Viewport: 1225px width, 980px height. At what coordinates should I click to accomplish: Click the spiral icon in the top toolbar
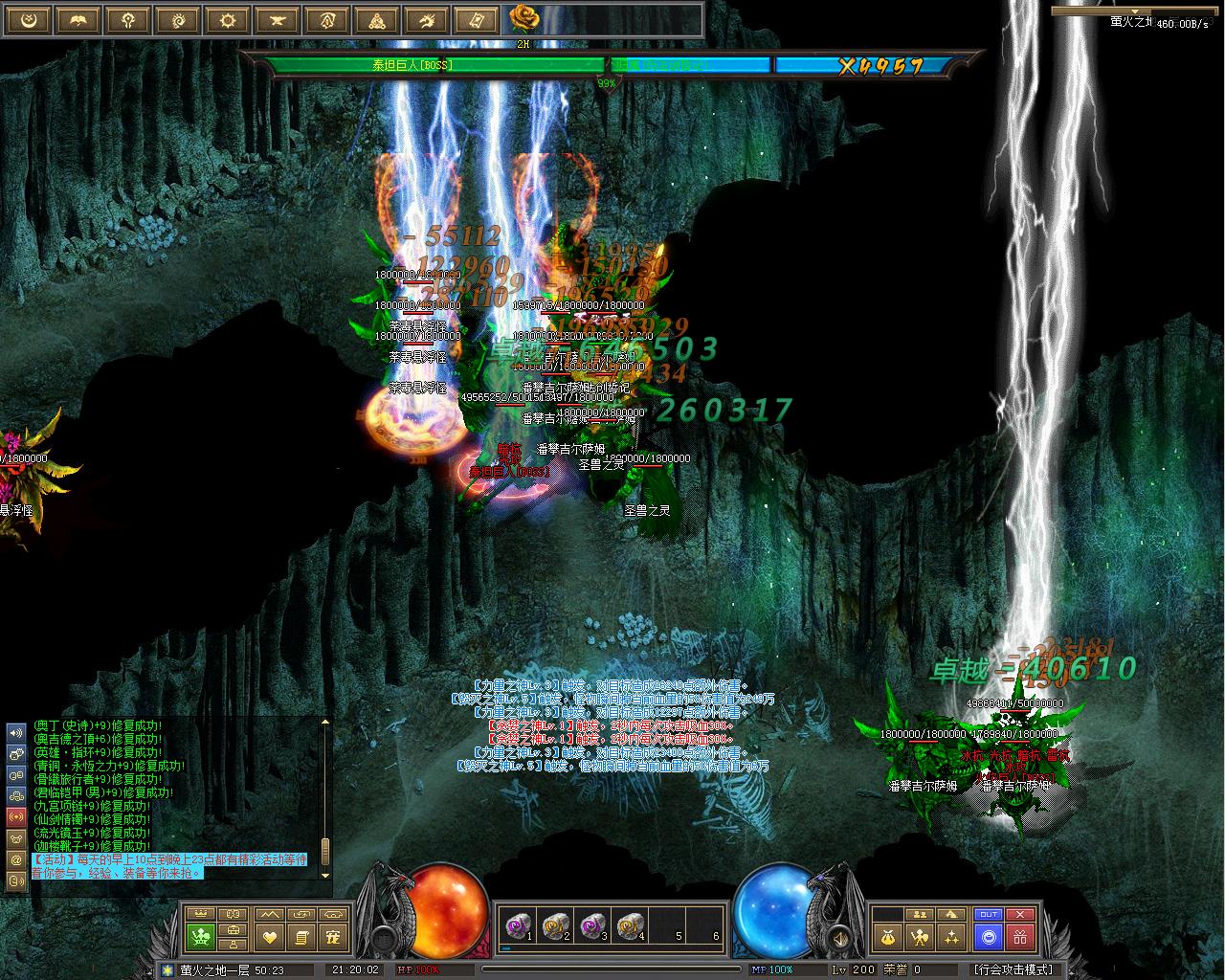point(177,20)
